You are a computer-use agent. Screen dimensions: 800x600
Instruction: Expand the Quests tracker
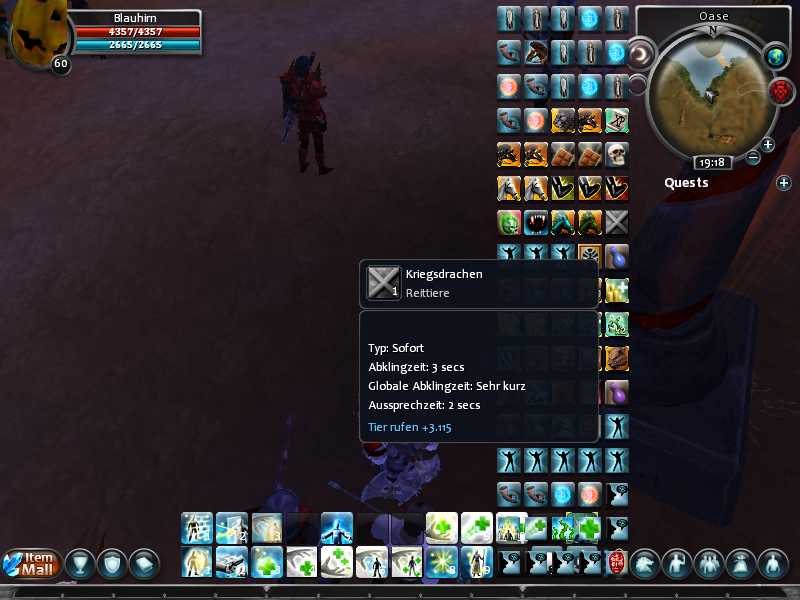click(x=784, y=183)
